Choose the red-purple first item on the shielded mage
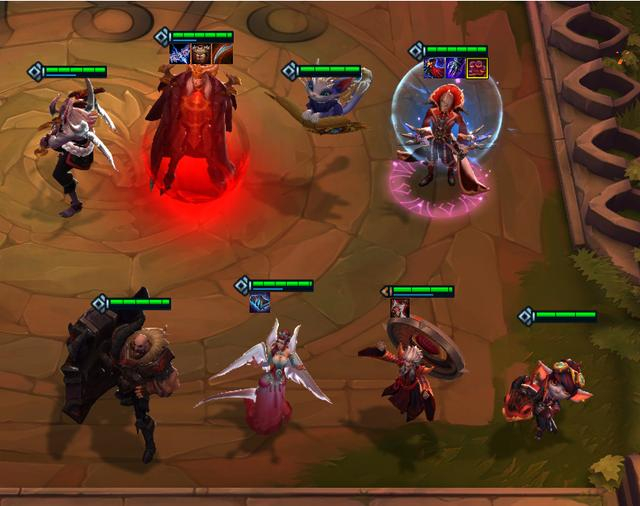Viewport: 640px width, 506px height. [x=435, y=68]
